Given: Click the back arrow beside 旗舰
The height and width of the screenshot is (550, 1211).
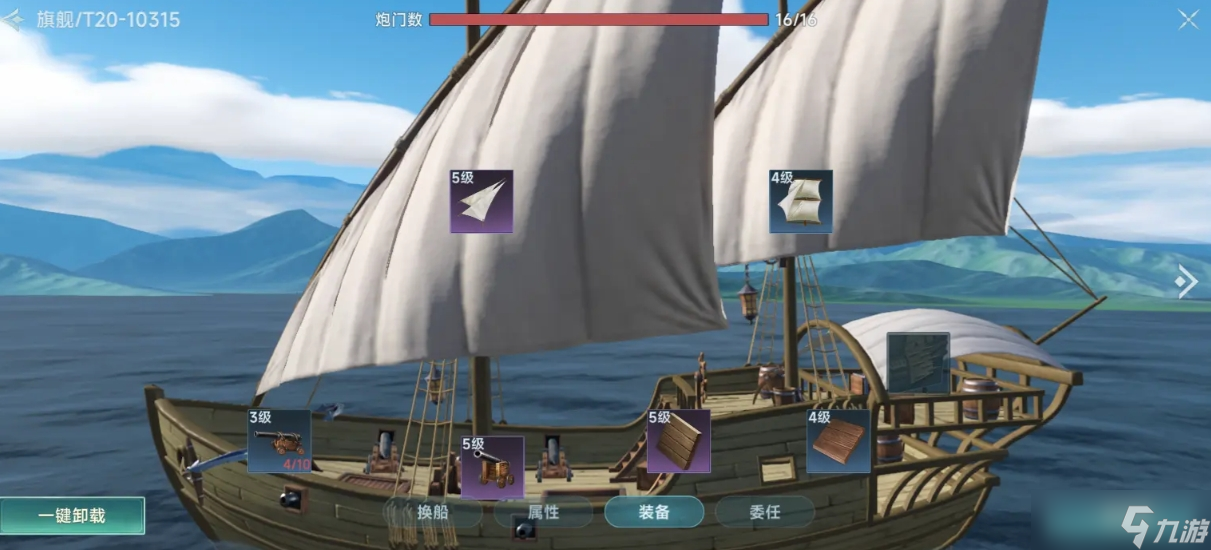Looking at the screenshot, I should click(12, 20).
